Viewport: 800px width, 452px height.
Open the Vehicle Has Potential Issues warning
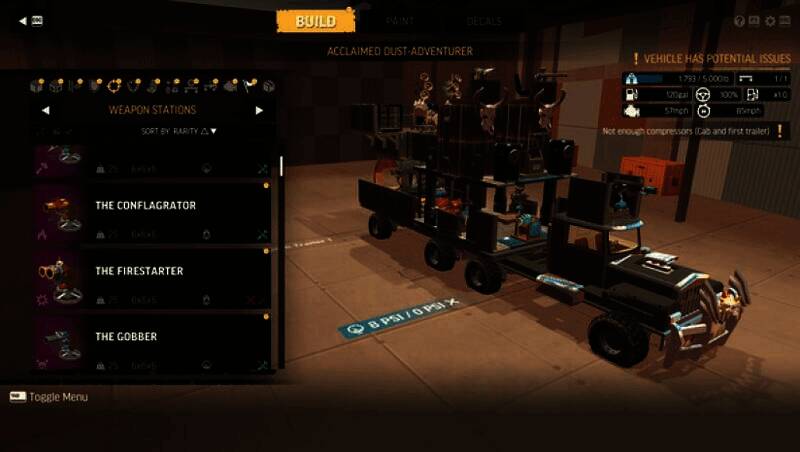click(x=711, y=60)
